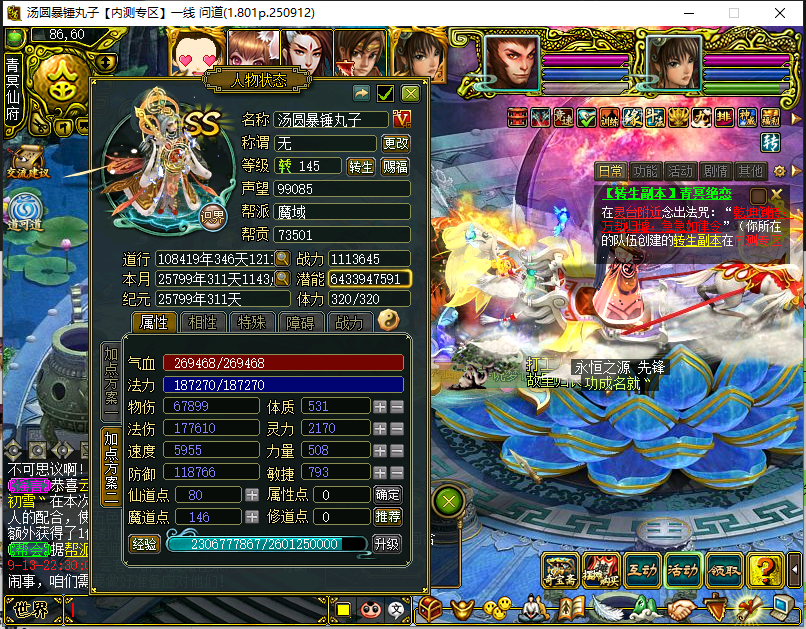Close the 人物状态 character status panel
Image resolution: width=806 pixels, height=629 pixels.
coord(410,93)
